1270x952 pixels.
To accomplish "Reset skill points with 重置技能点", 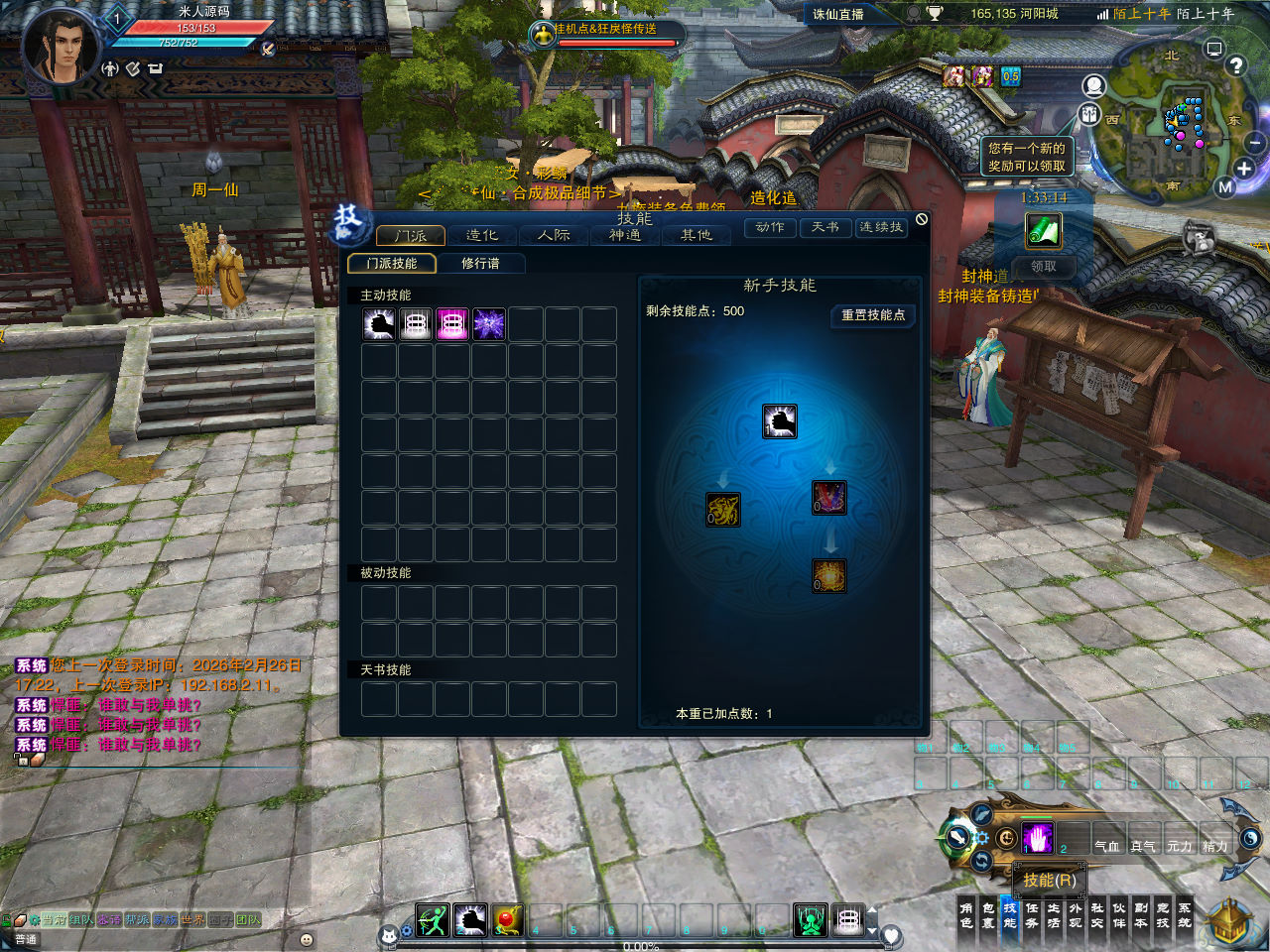I will pos(873,315).
